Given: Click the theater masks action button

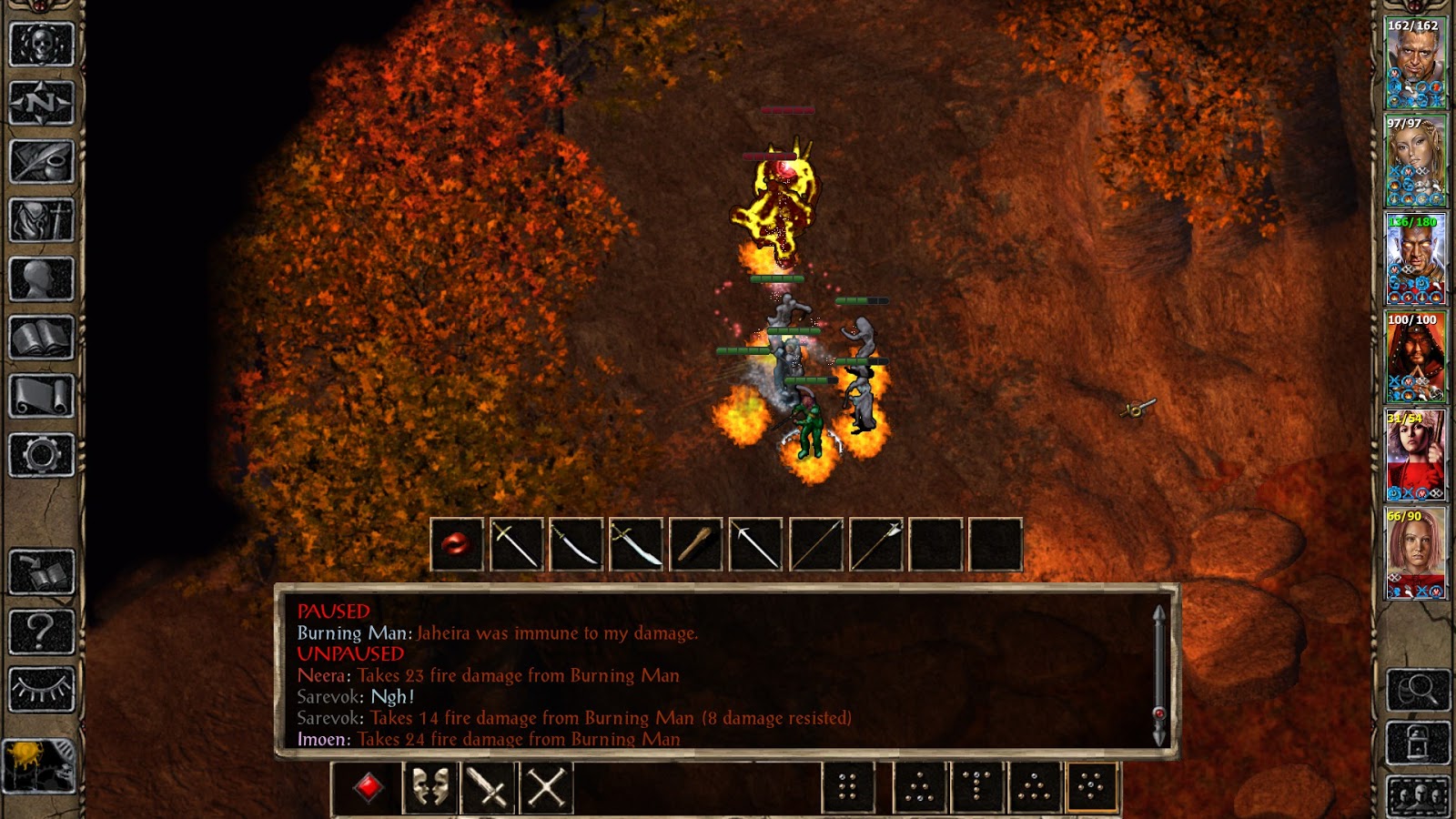Looking at the screenshot, I should (x=429, y=788).
